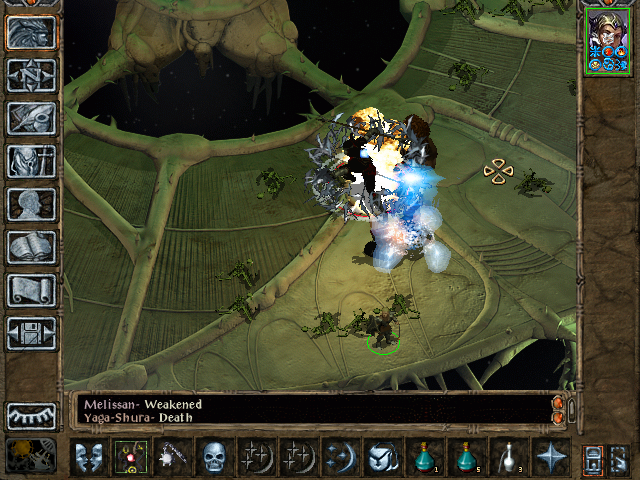640x480 pixels.
Task: Use the white flask quick item
Action: click(x=508, y=457)
